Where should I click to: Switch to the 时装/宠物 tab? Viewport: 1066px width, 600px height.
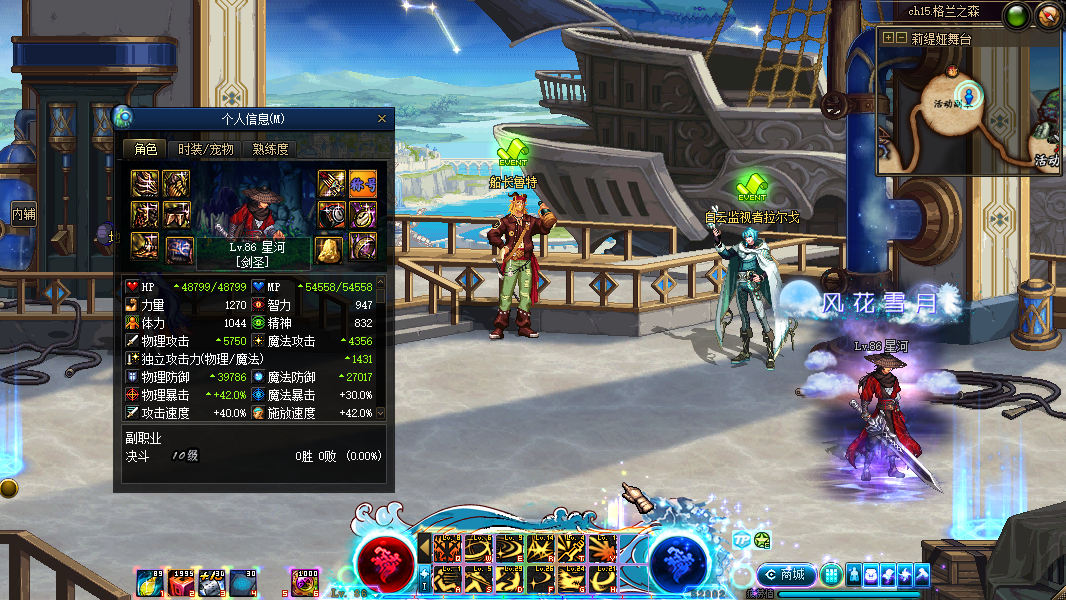click(x=206, y=149)
